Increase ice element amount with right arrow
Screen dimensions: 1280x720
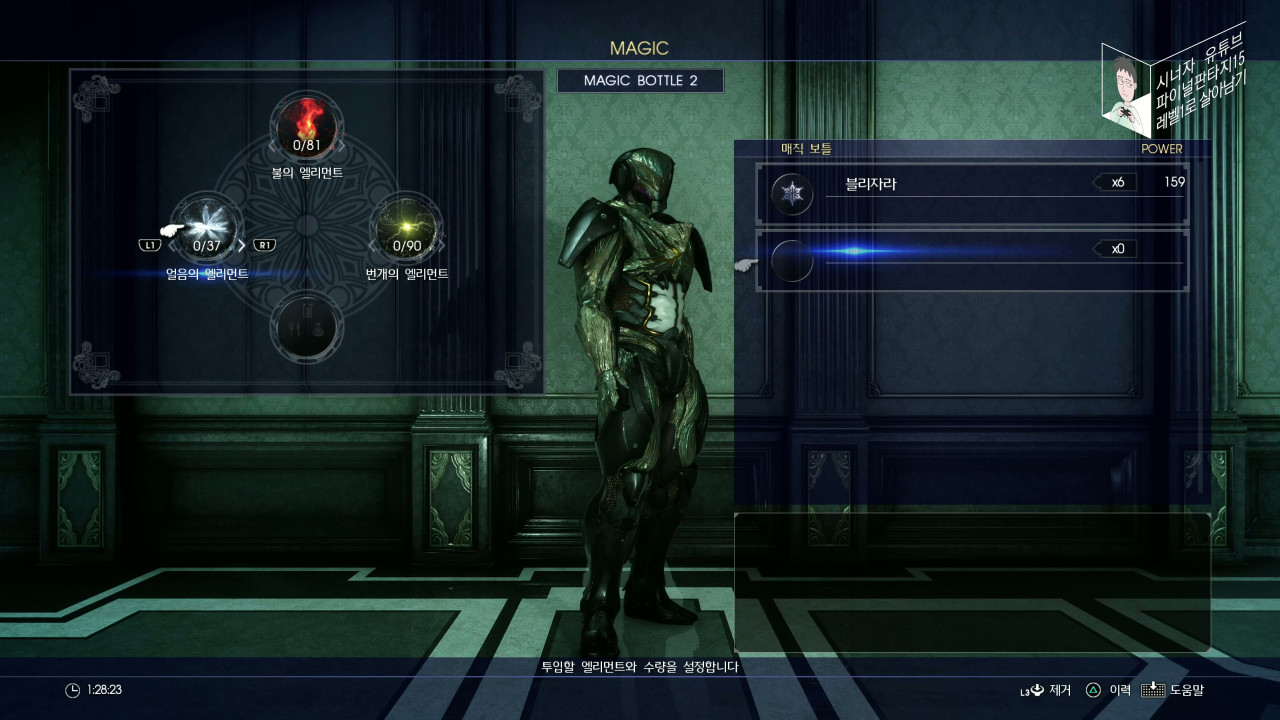[242, 245]
